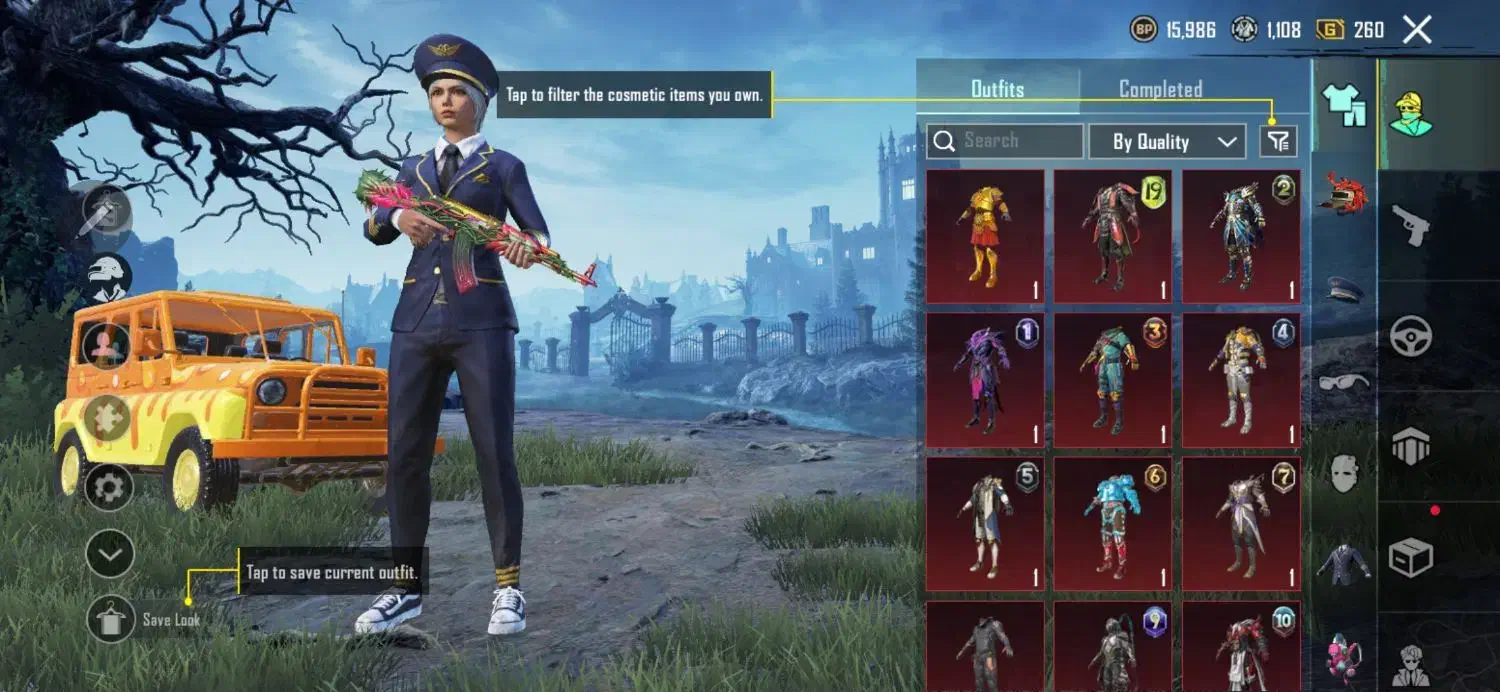Show the face mask subcategory
The width and height of the screenshot is (1500, 692).
1344,472
